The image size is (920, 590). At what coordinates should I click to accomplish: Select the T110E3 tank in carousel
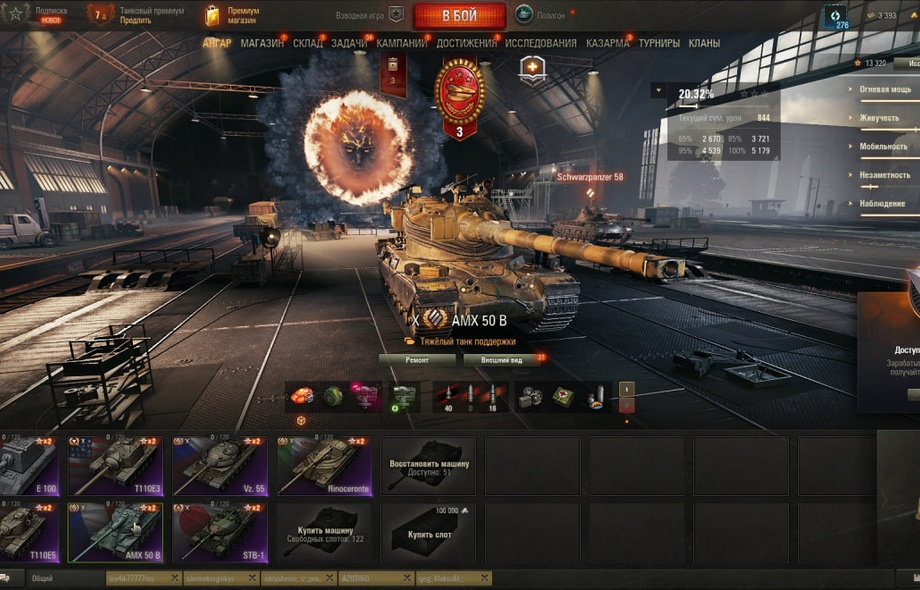click(x=115, y=464)
